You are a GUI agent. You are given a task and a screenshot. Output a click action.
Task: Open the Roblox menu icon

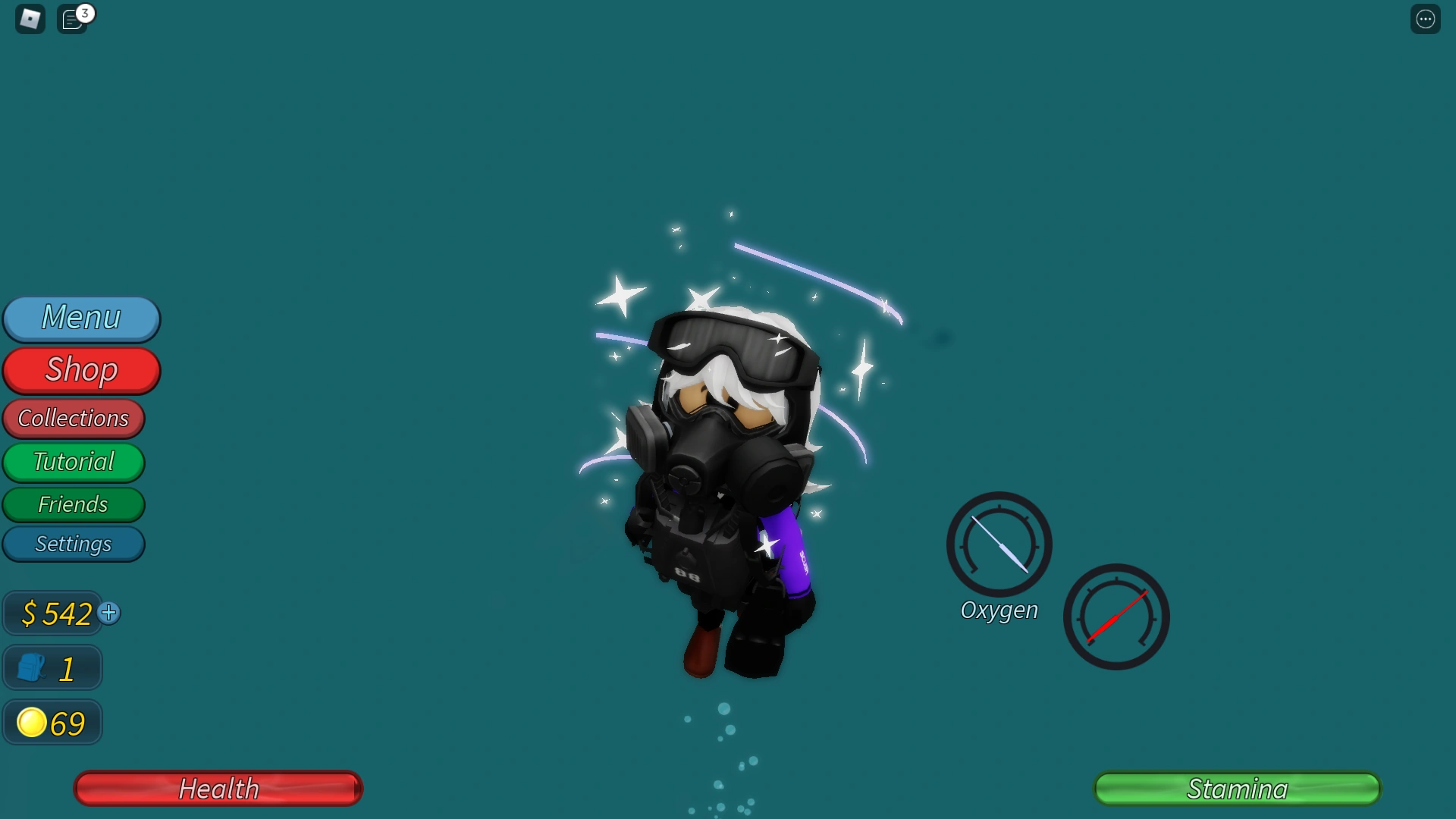tap(29, 18)
